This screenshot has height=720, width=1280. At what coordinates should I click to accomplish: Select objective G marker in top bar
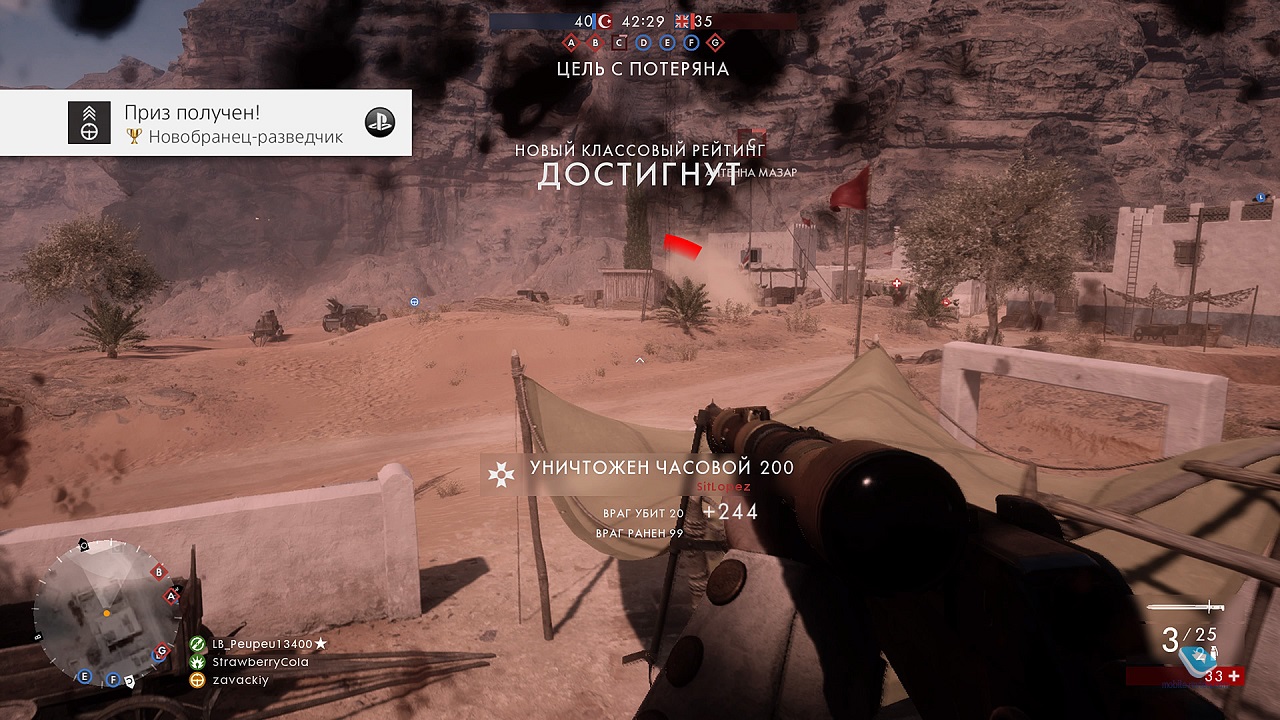point(715,43)
